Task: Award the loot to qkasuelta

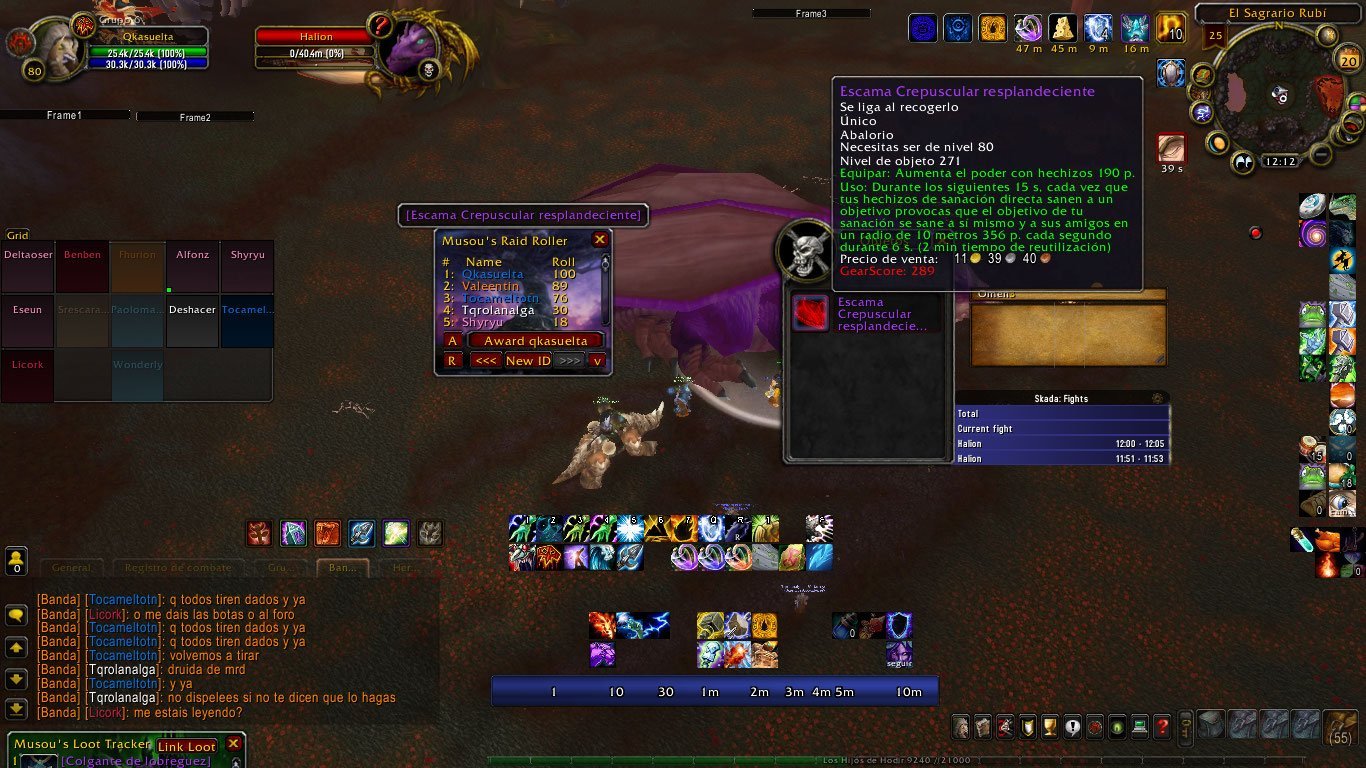Action: 535,341
